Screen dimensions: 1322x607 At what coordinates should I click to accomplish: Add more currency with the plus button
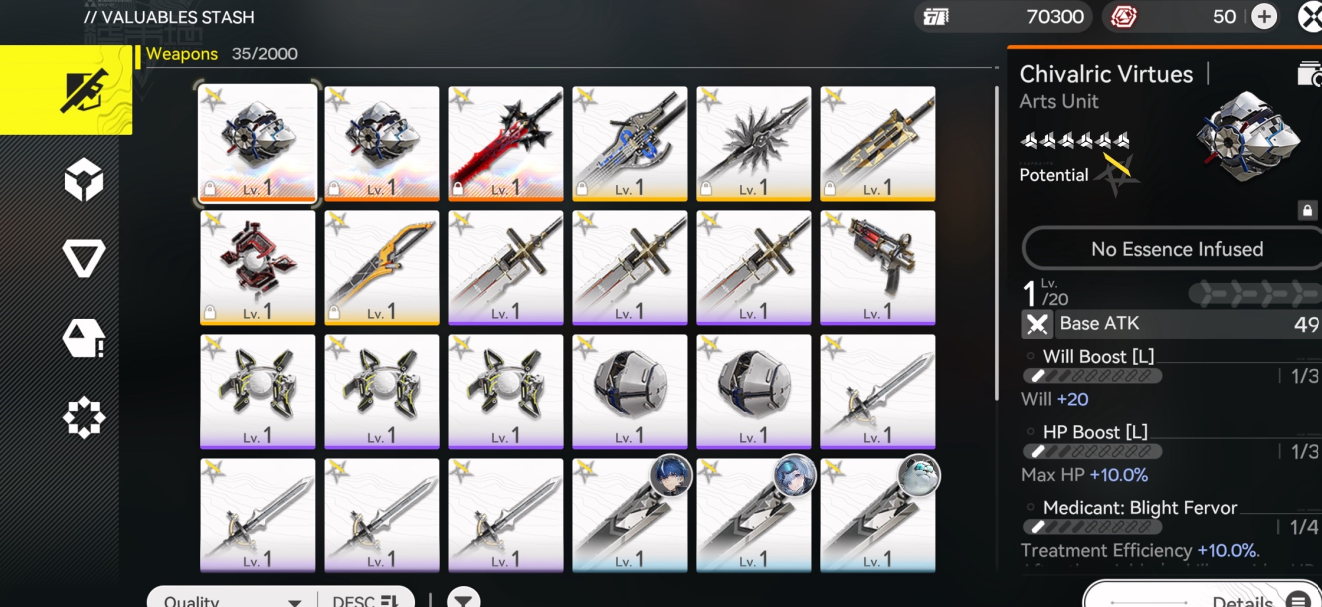[x=1264, y=16]
